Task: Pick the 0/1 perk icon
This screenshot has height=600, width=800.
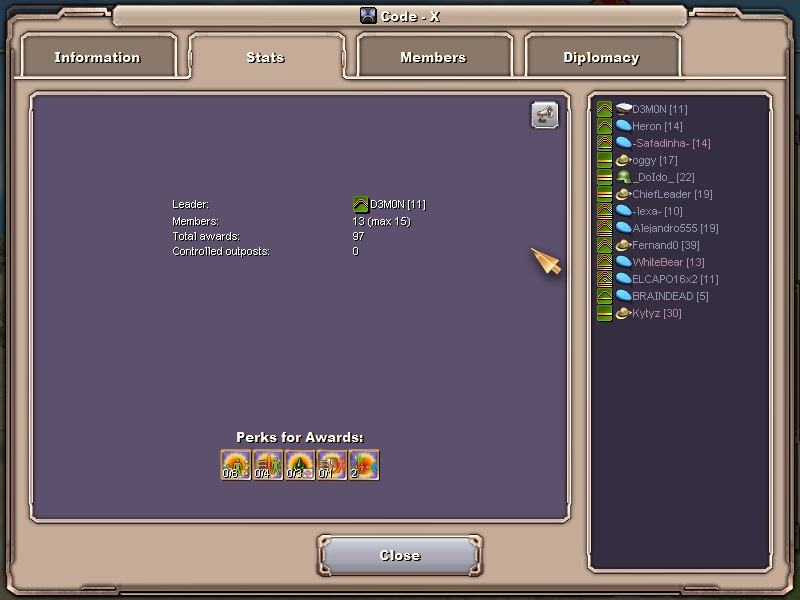Action: point(332,465)
